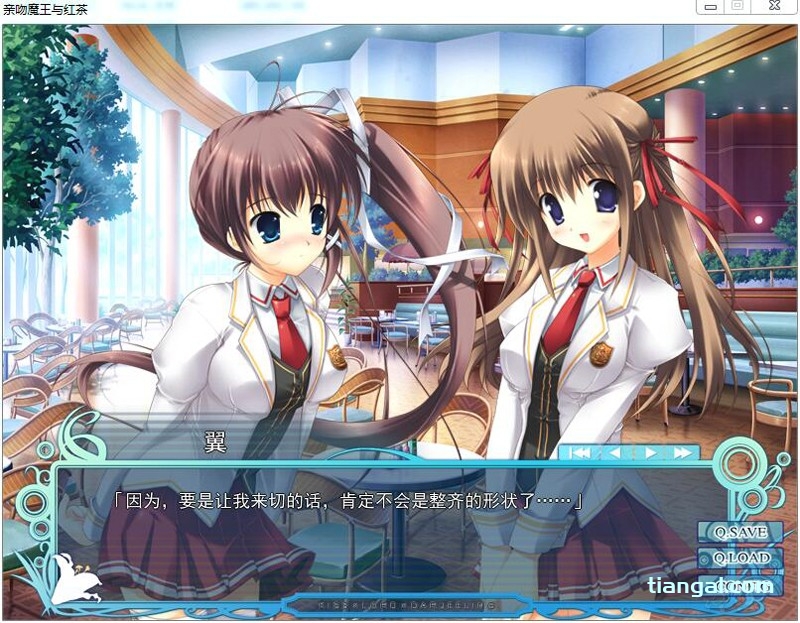Fast-forward text with the double arrow

(682, 453)
